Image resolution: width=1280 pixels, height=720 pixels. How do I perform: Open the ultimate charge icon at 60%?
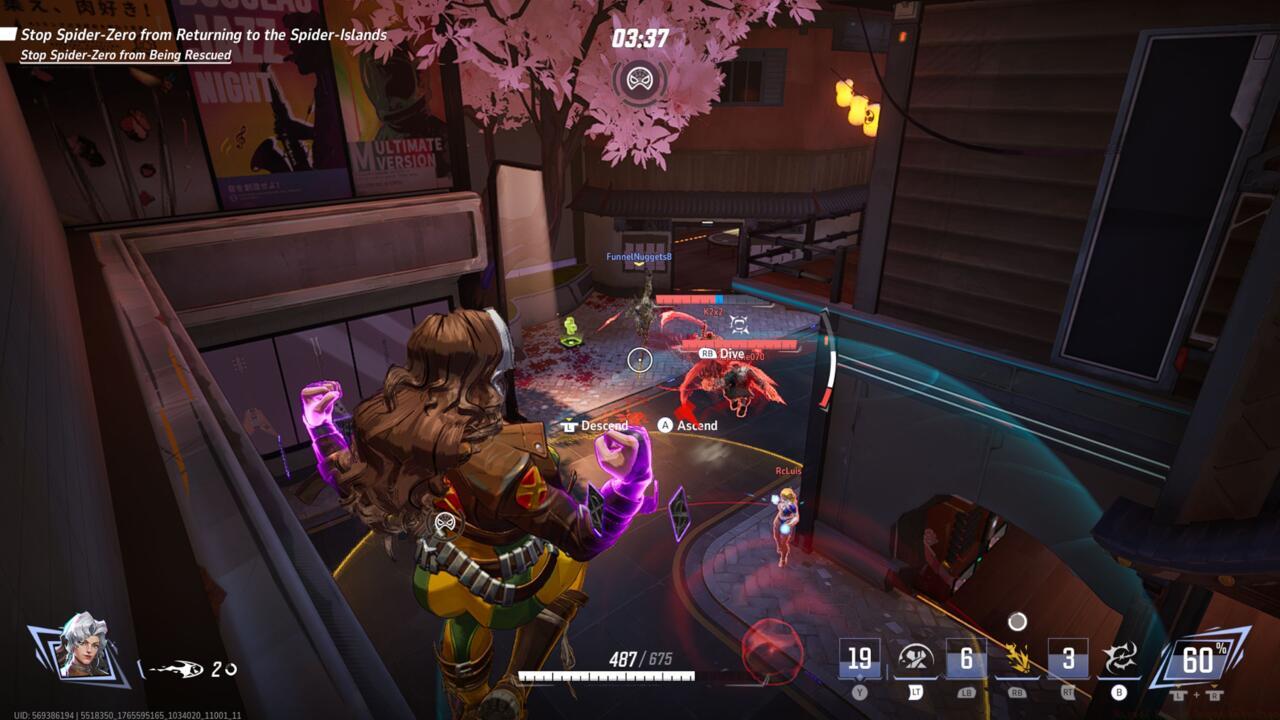1198,660
